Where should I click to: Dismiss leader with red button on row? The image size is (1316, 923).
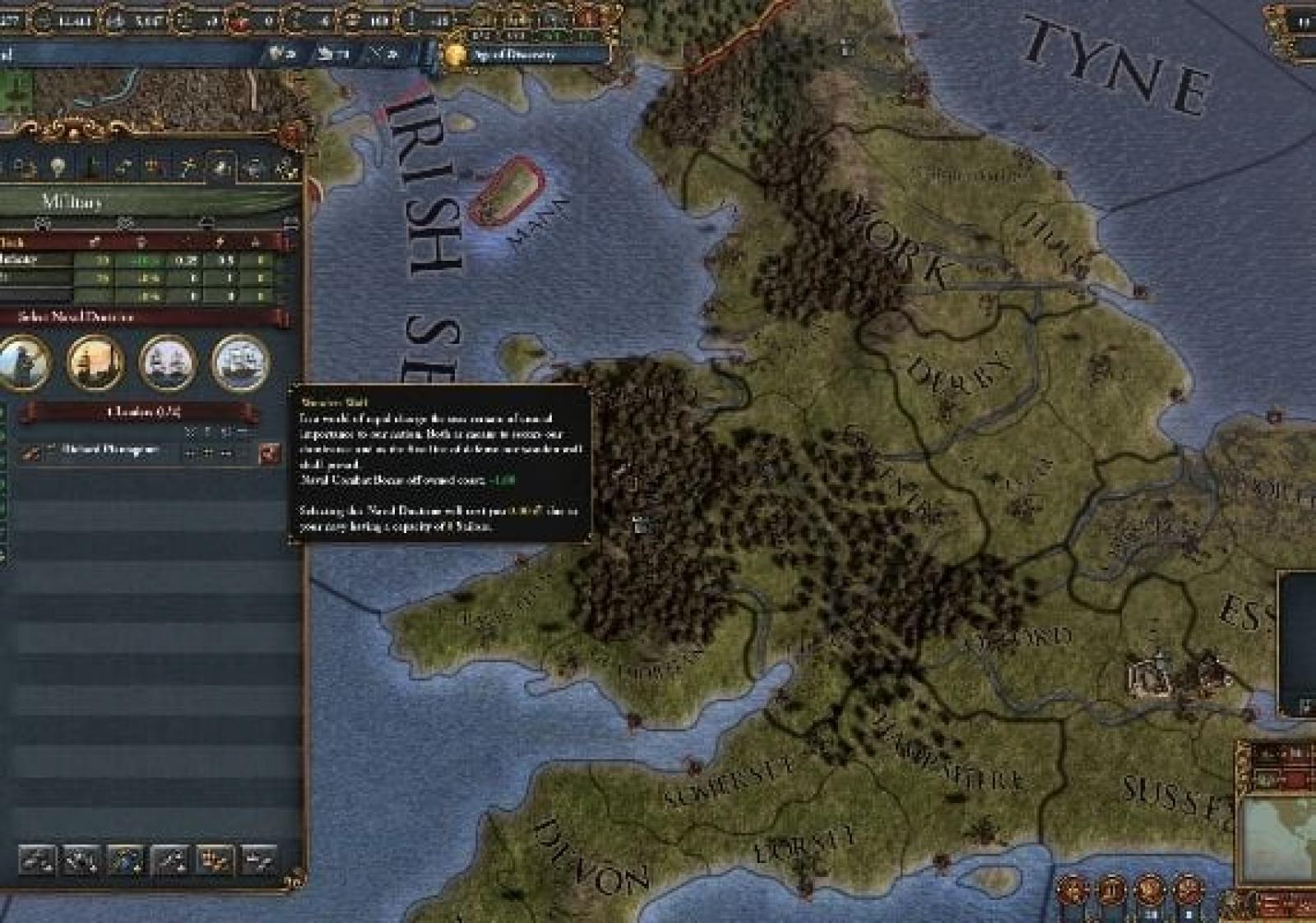click(269, 452)
